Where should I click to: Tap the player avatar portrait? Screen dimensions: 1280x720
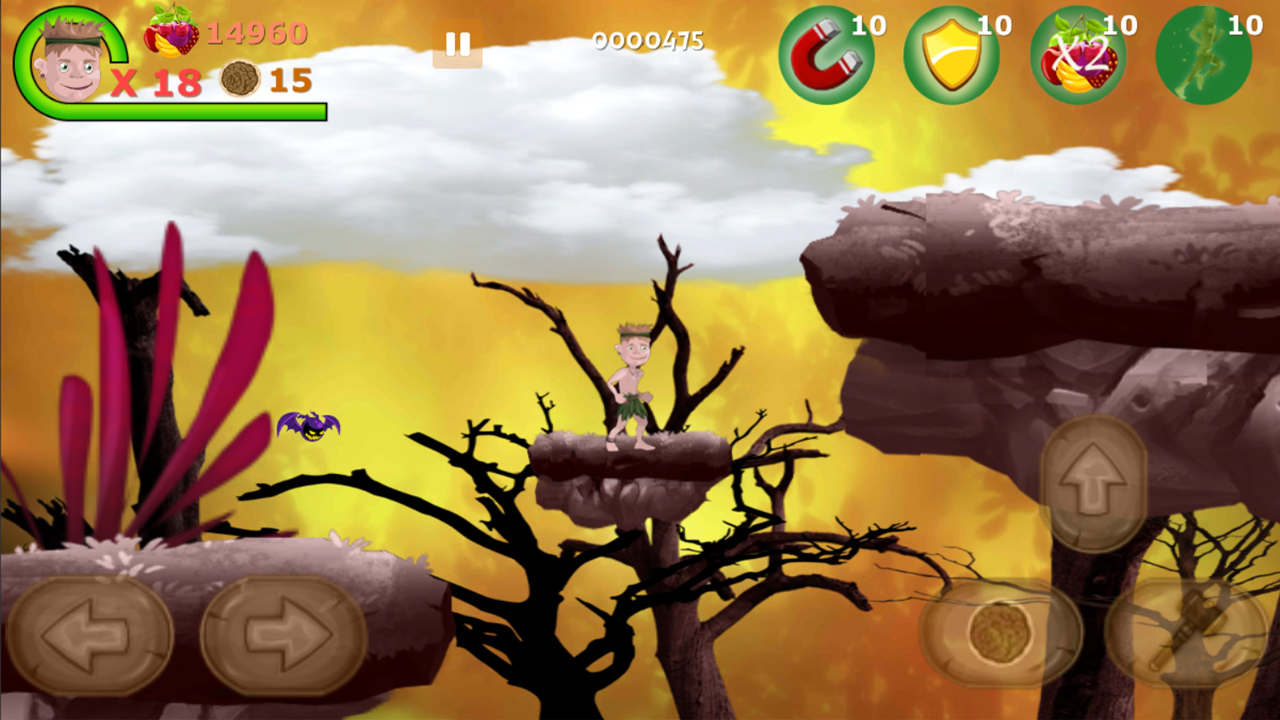[70, 65]
